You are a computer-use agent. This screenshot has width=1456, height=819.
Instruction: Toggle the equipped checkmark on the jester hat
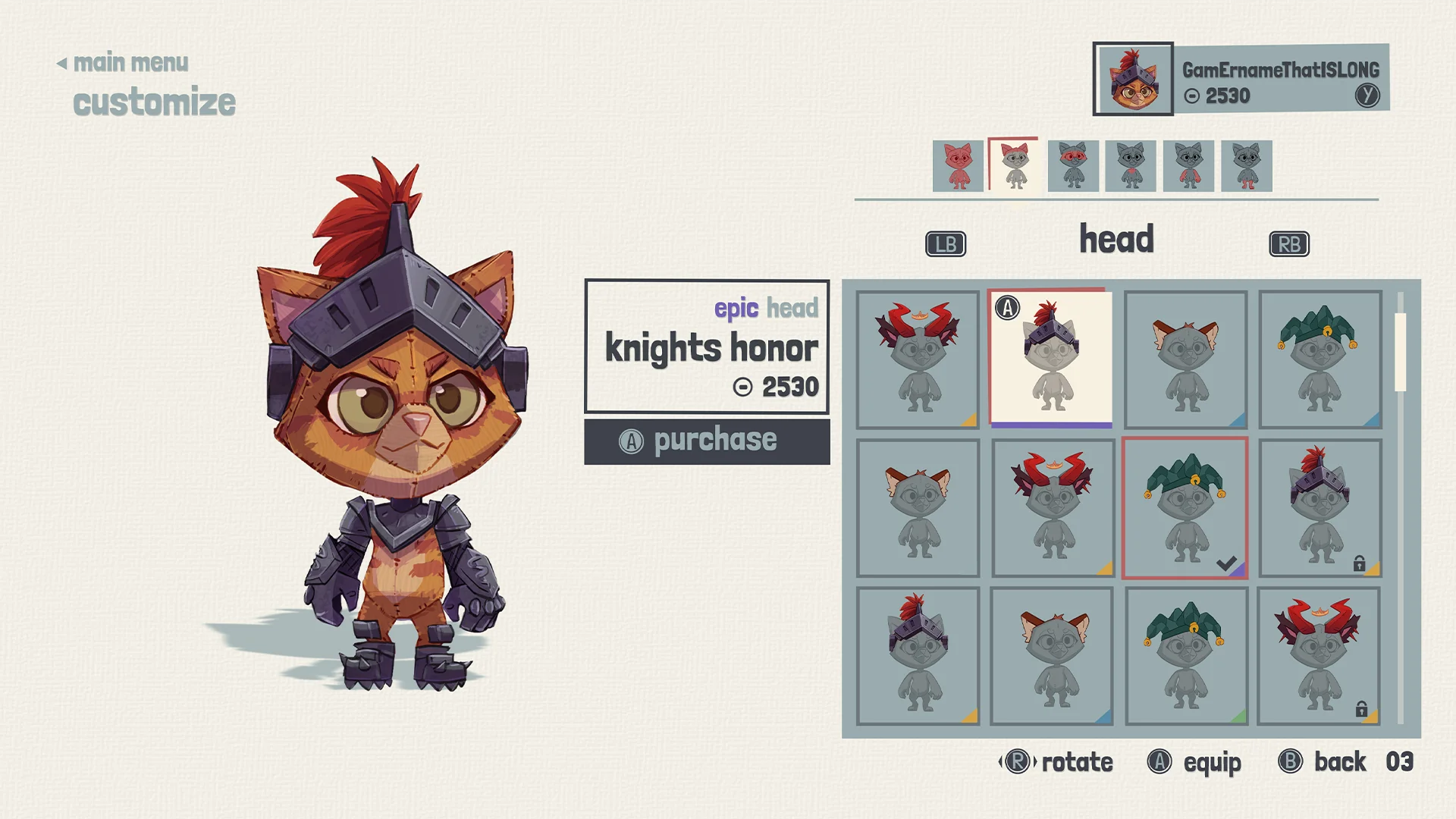(x=1227, y=563)
